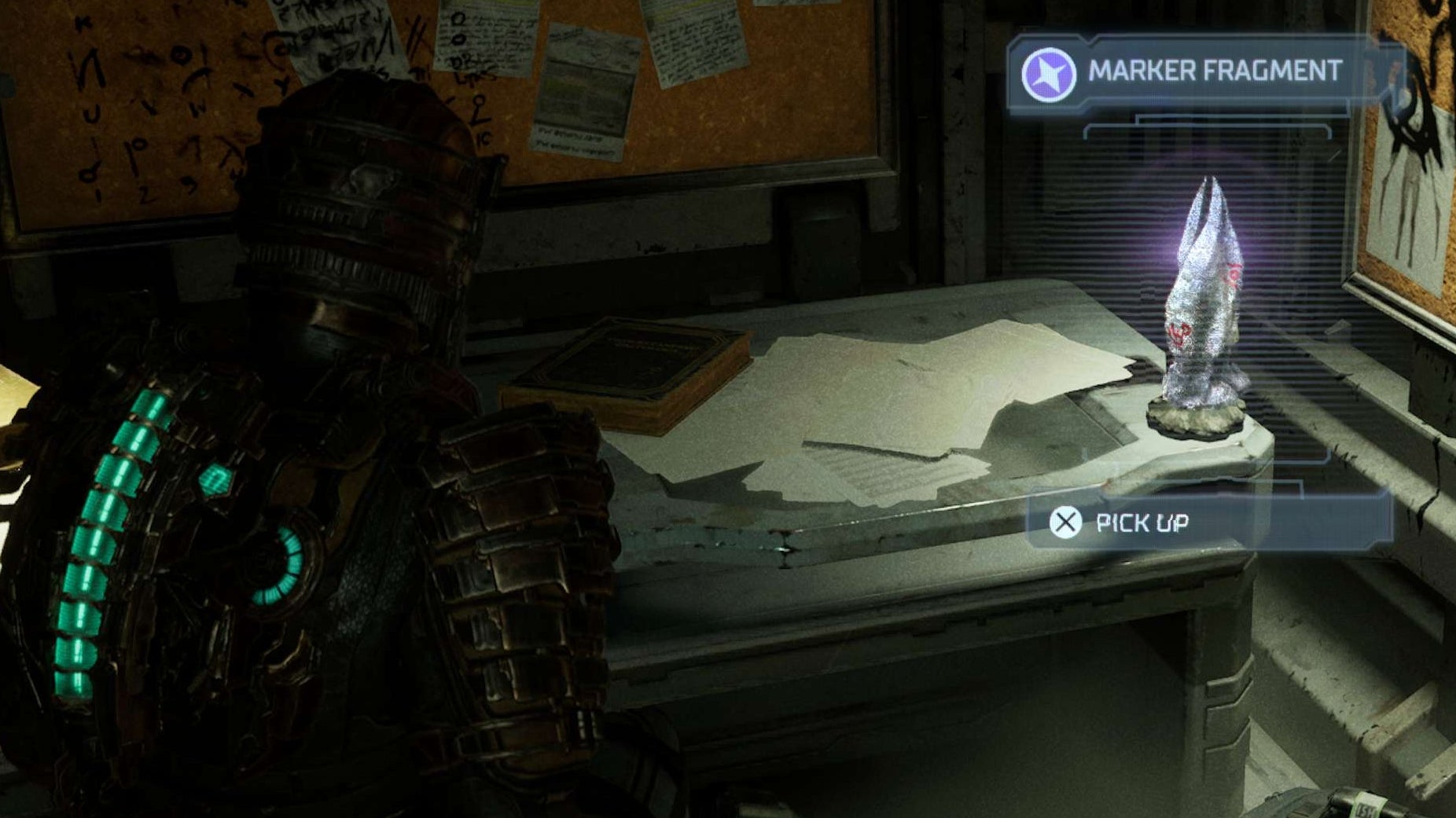Select the PICK UP label text

click(1145, 521)
